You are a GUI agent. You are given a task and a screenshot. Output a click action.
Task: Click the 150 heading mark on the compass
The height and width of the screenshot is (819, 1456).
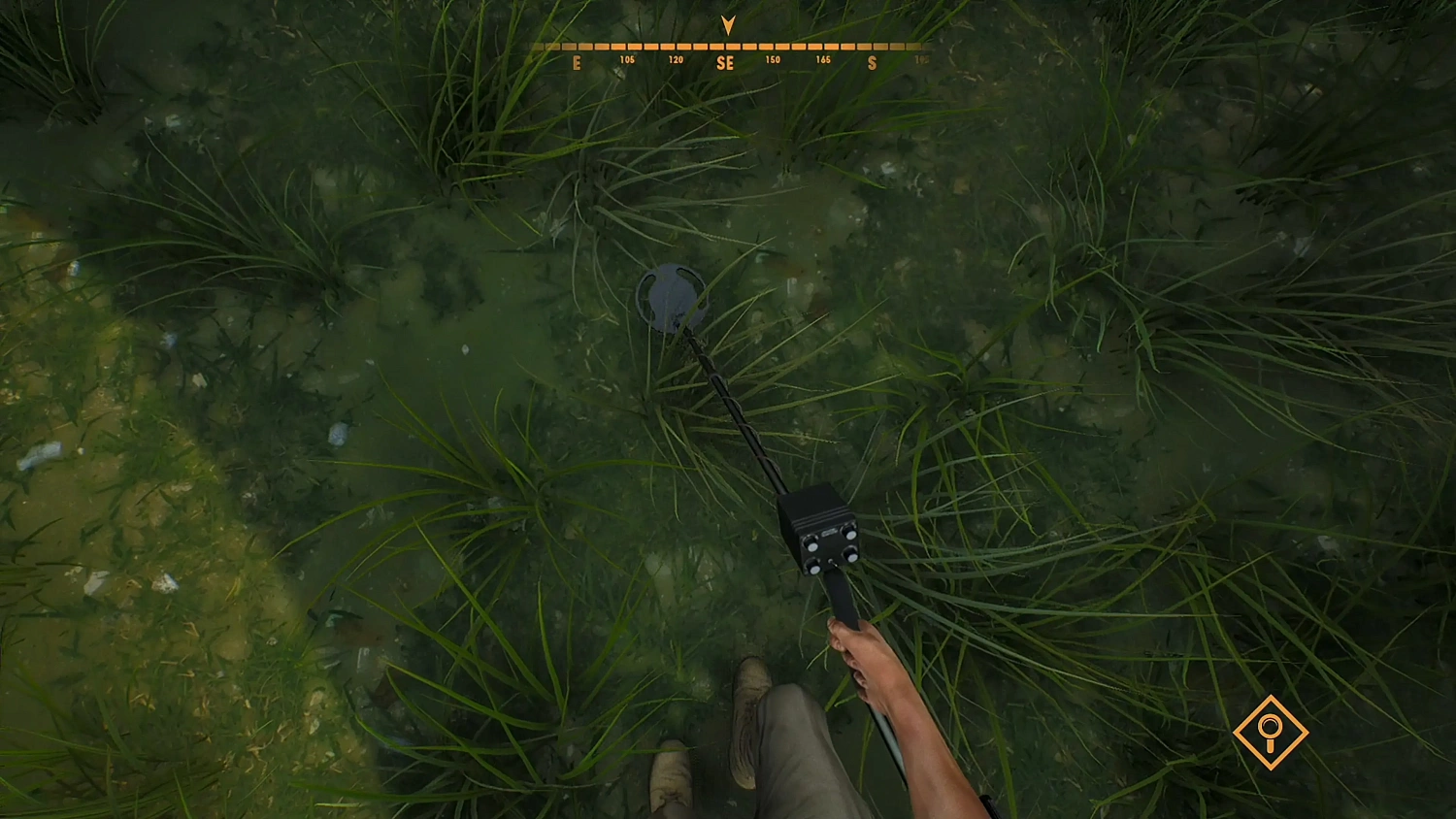[774, 58]
